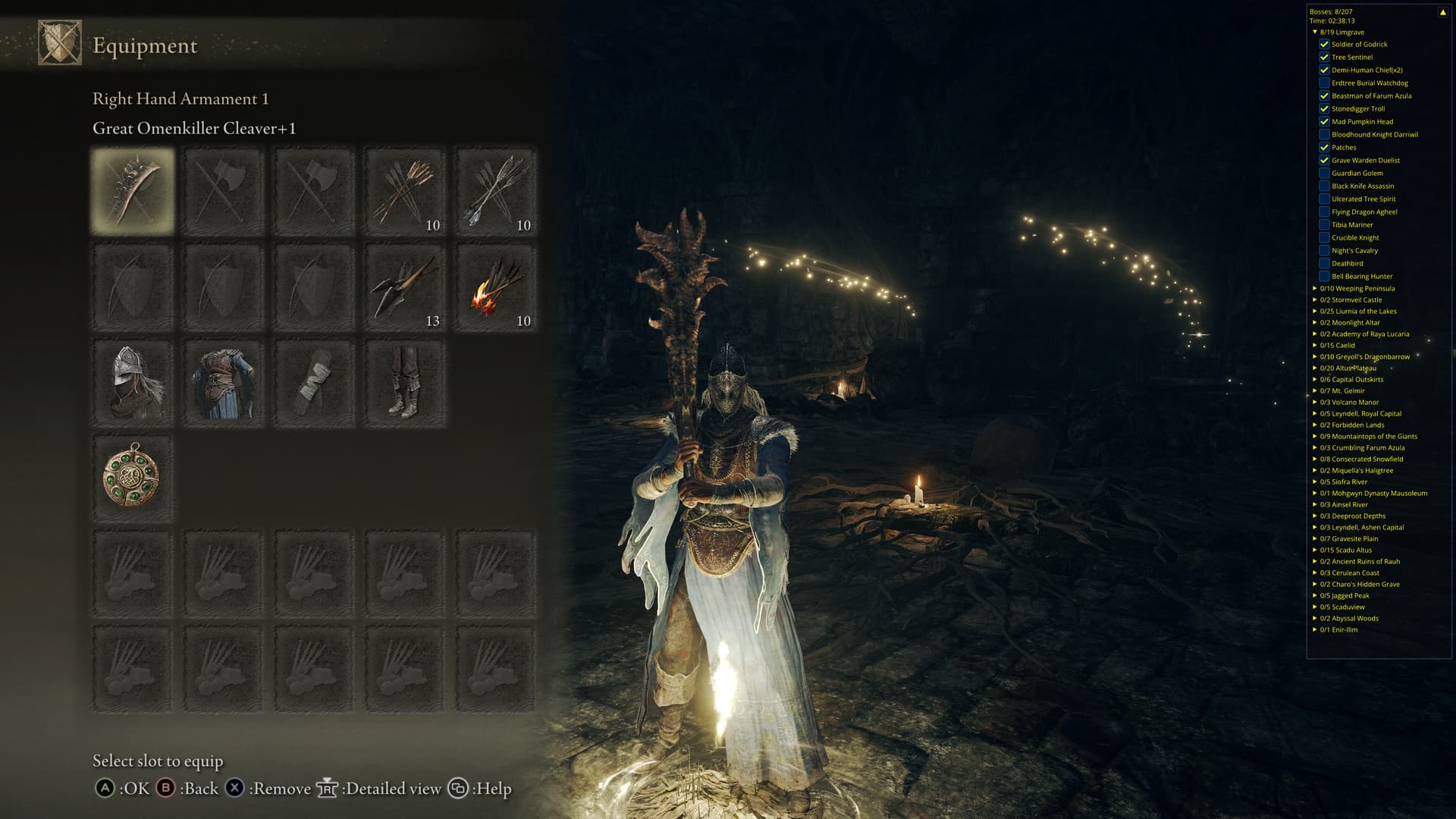Expand the Enir-Ilim boss entry
Screen dimensions: 1456x819
pyautogui.click(x=1315, y=629)
